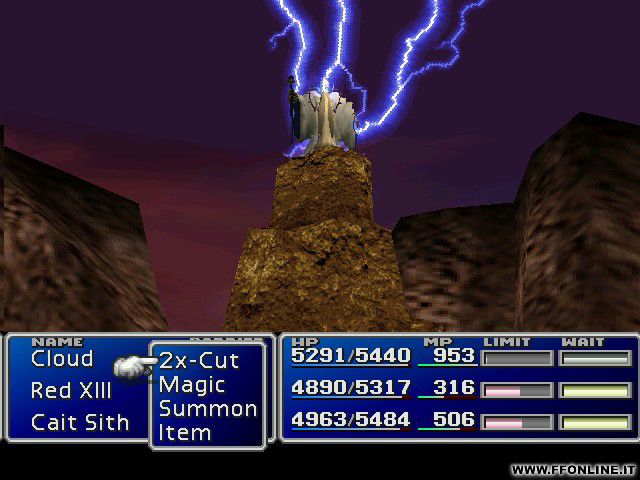Open the Summon command
This screenshot has width=640, height=480.
pyautogui.click(x=207, y=409)
